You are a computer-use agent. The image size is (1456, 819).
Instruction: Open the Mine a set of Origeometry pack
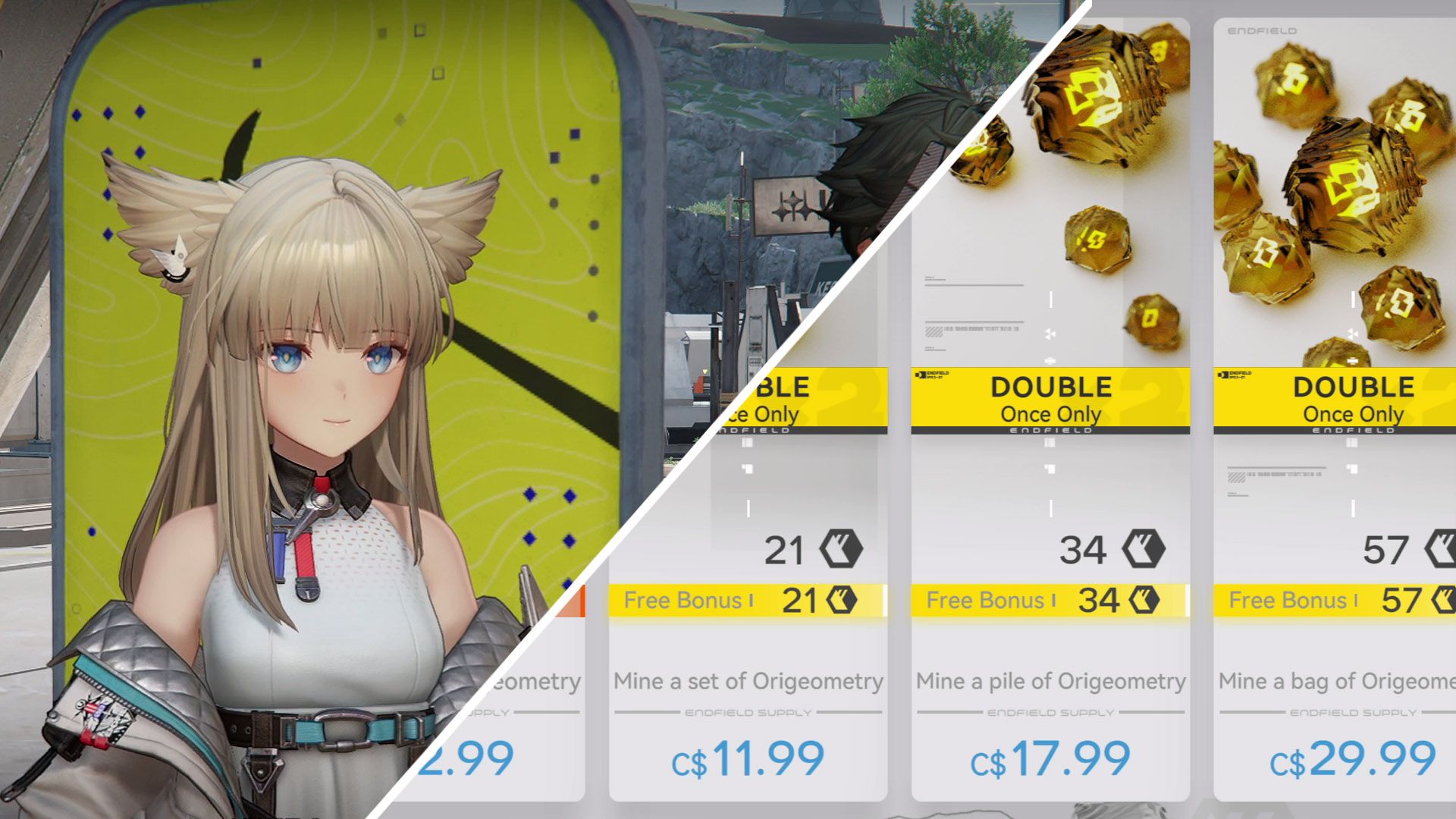tap(748, 682)
